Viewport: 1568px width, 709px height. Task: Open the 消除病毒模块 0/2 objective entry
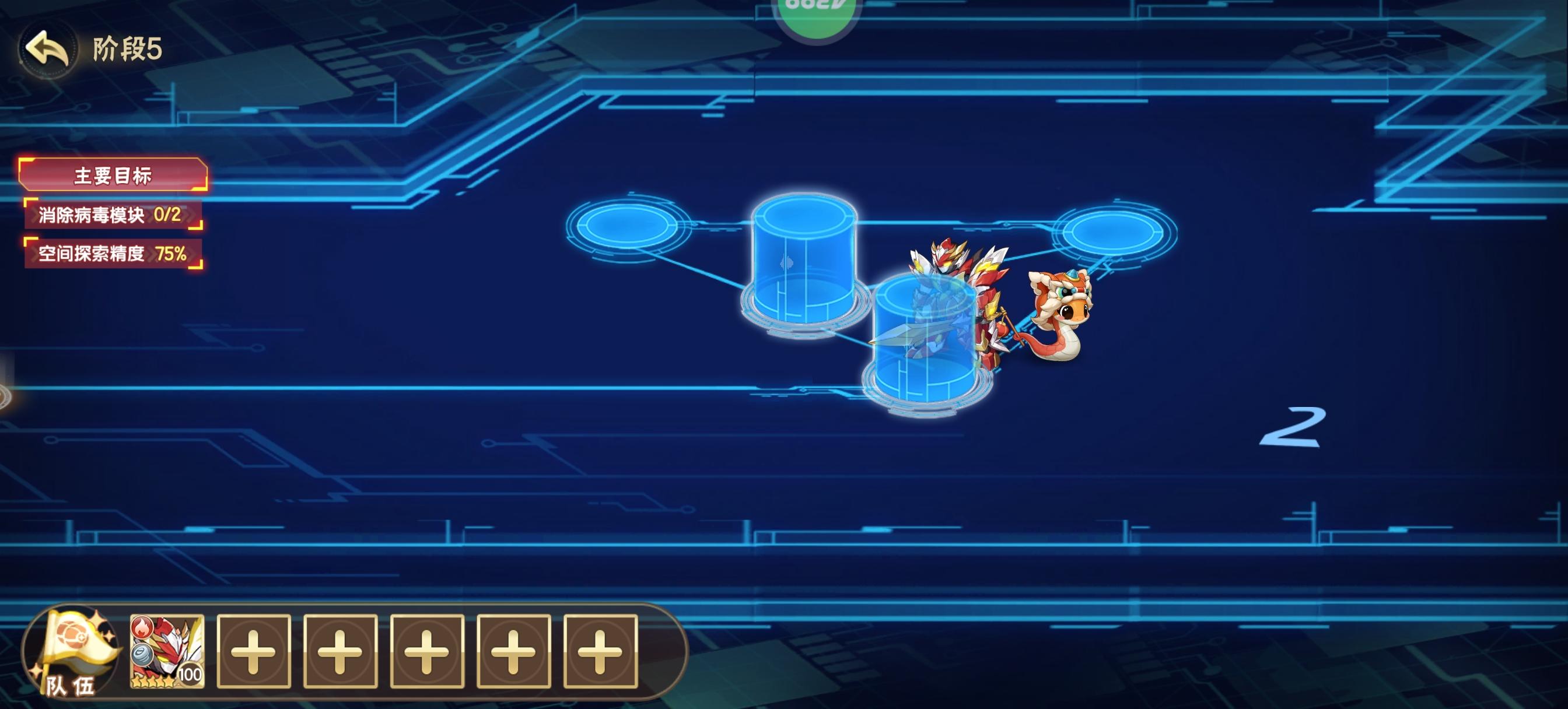click(x=110, y=214)
